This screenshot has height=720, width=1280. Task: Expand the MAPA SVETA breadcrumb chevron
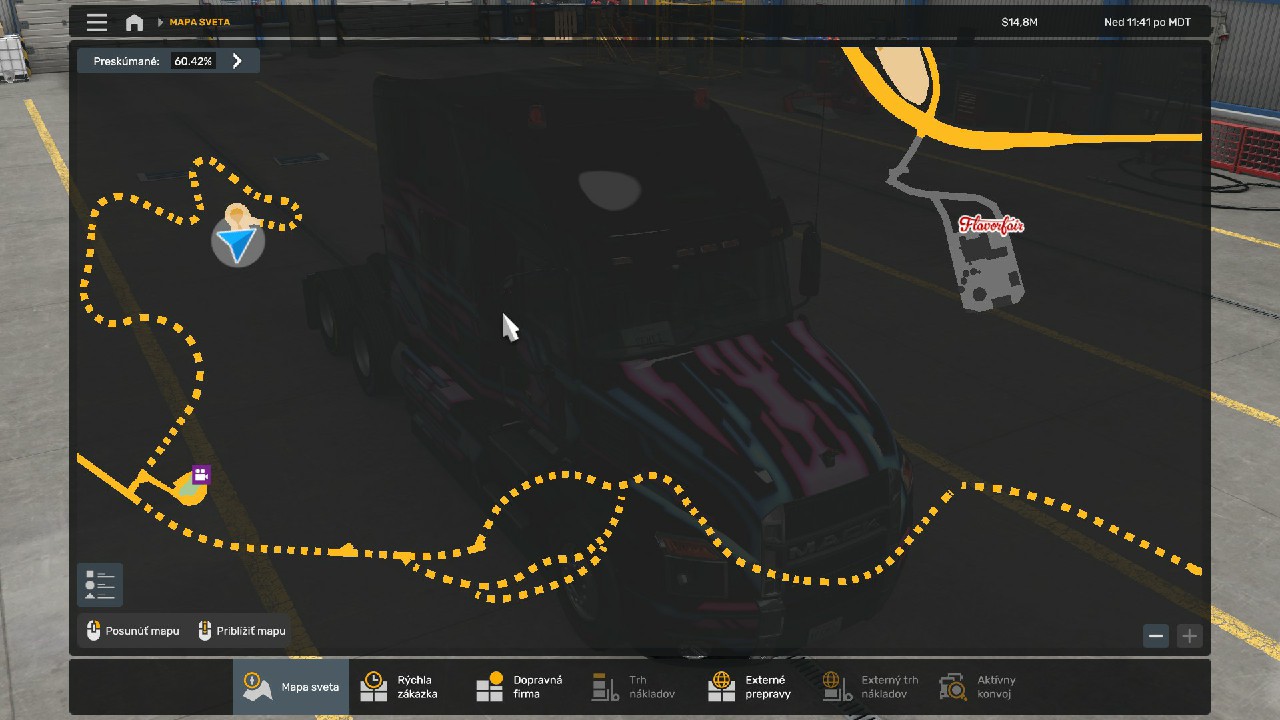160,21
